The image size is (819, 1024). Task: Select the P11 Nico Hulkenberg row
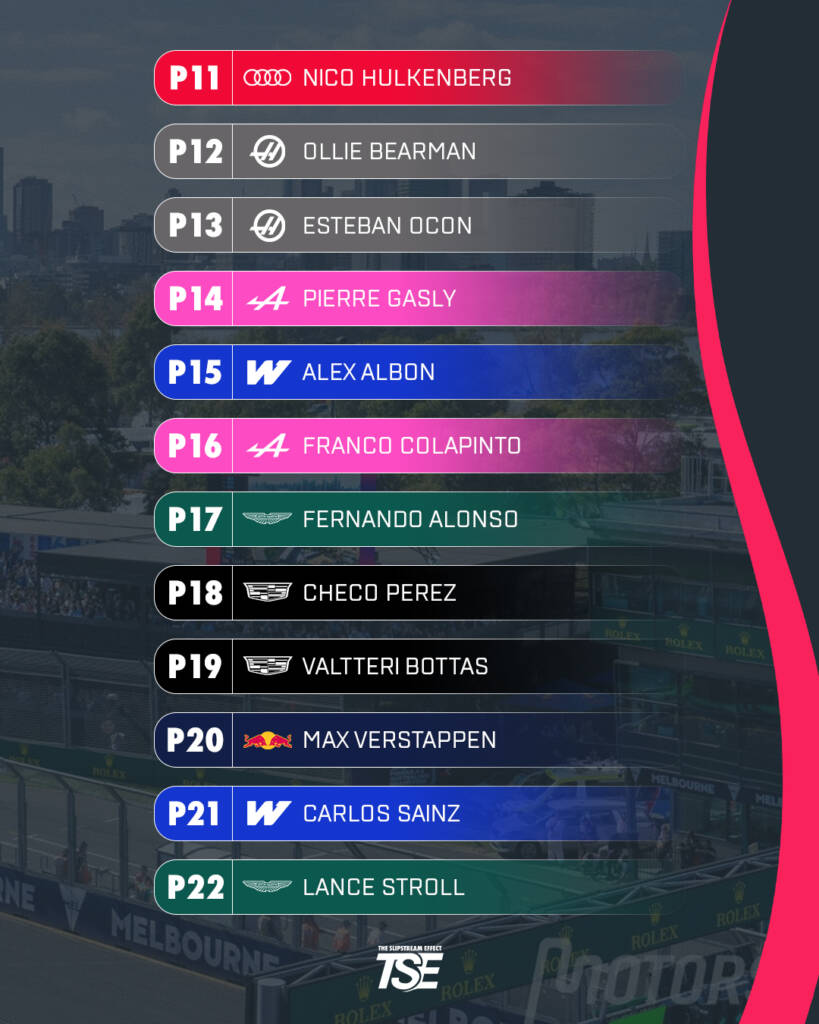[x=420, y=78]
